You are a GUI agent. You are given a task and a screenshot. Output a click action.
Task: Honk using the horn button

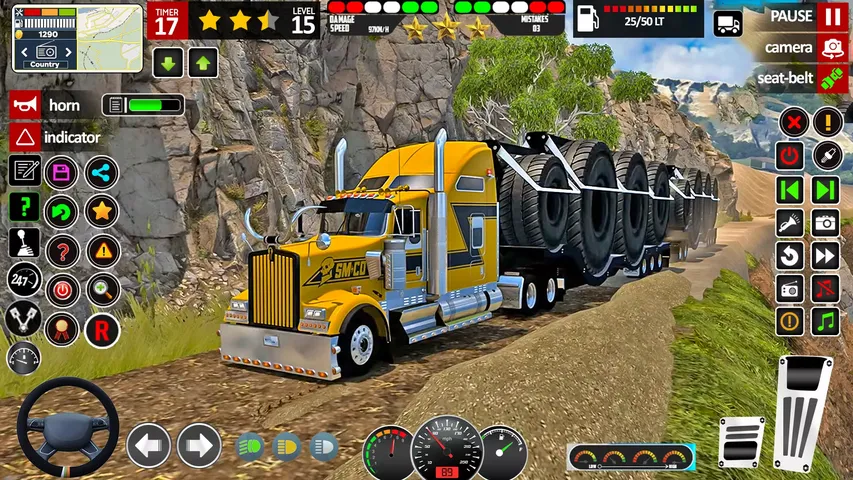[x=24, y=105]
